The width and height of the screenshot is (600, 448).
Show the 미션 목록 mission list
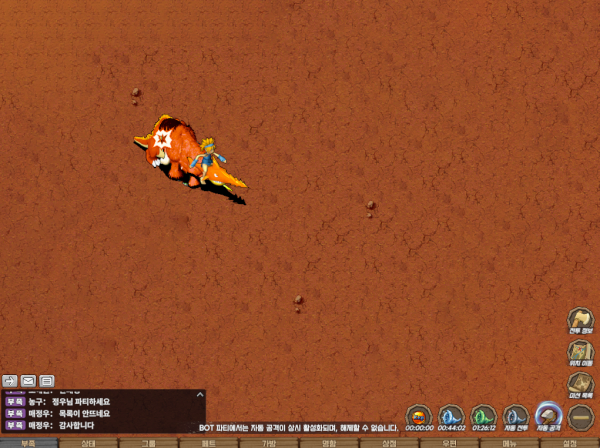pyautogui.click(x=581, y=384)
